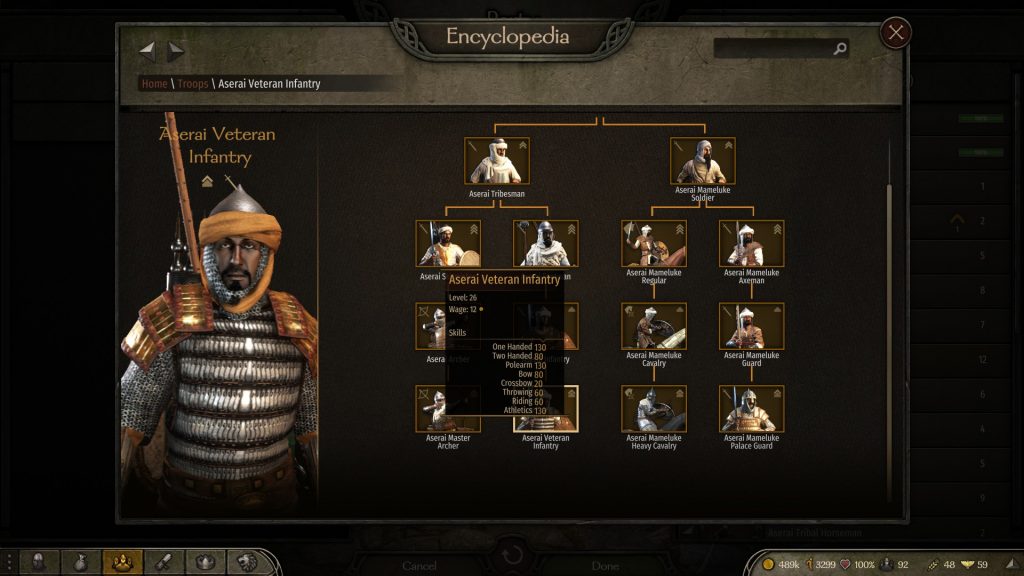Select the Aserai Tribesman troop
Image resolution: width=1024 pixels, height=576 pixels.
(x=497, y=161)
